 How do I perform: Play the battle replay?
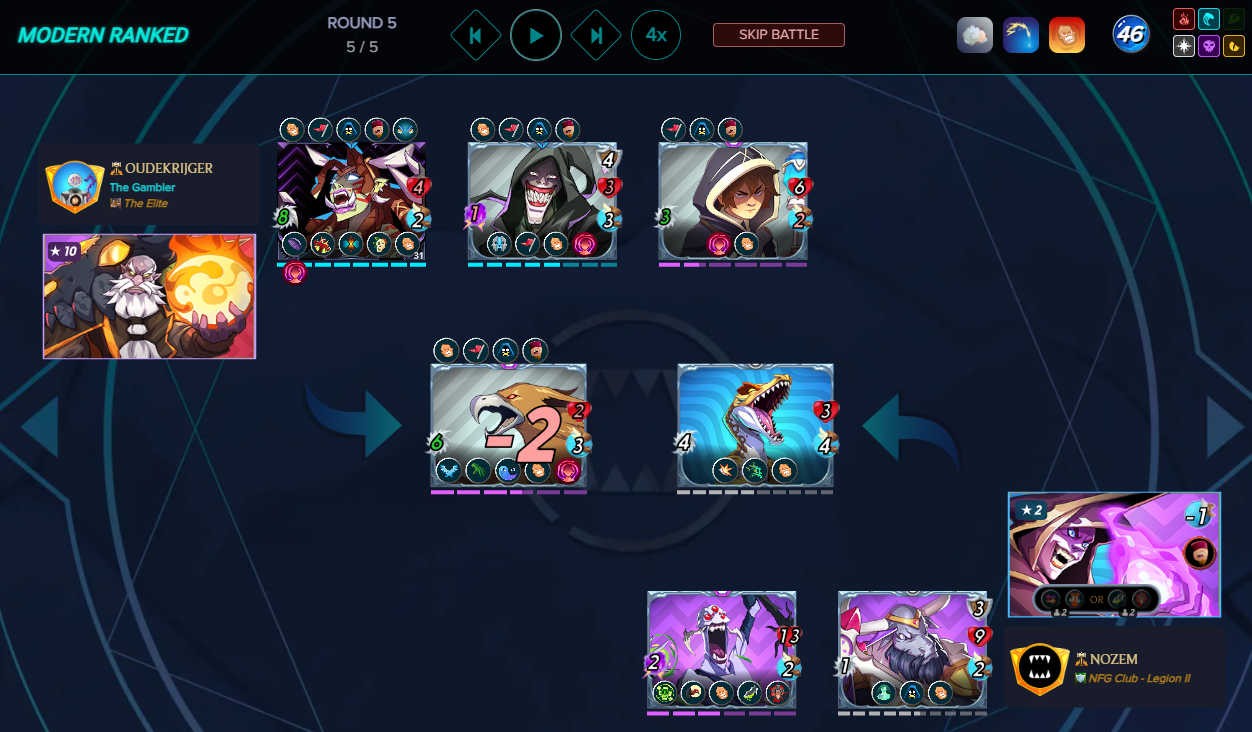coord(536,35)
